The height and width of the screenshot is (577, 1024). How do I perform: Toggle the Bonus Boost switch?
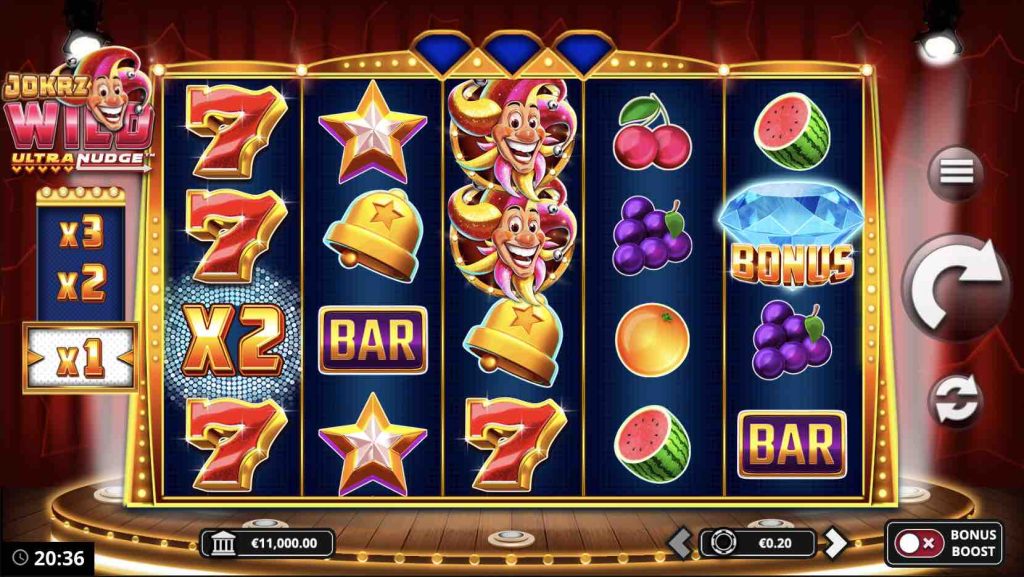918,544
